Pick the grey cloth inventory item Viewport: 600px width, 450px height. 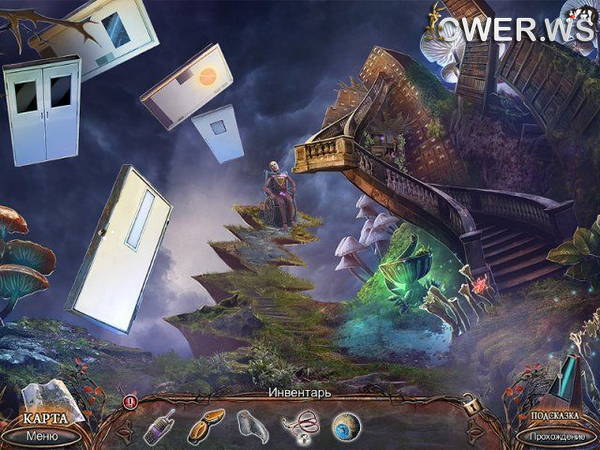pyautogui.click(x=251, y=424)
